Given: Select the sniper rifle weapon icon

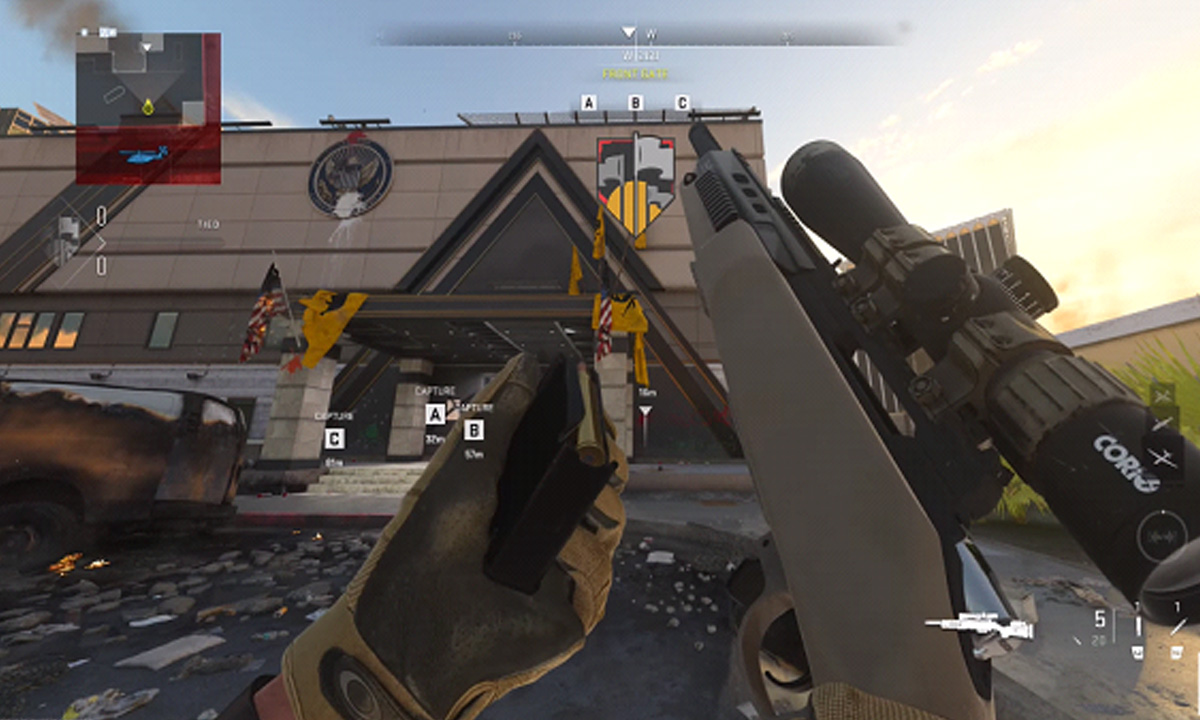Looking at the screenshot, I should click(x=978, y=626).
